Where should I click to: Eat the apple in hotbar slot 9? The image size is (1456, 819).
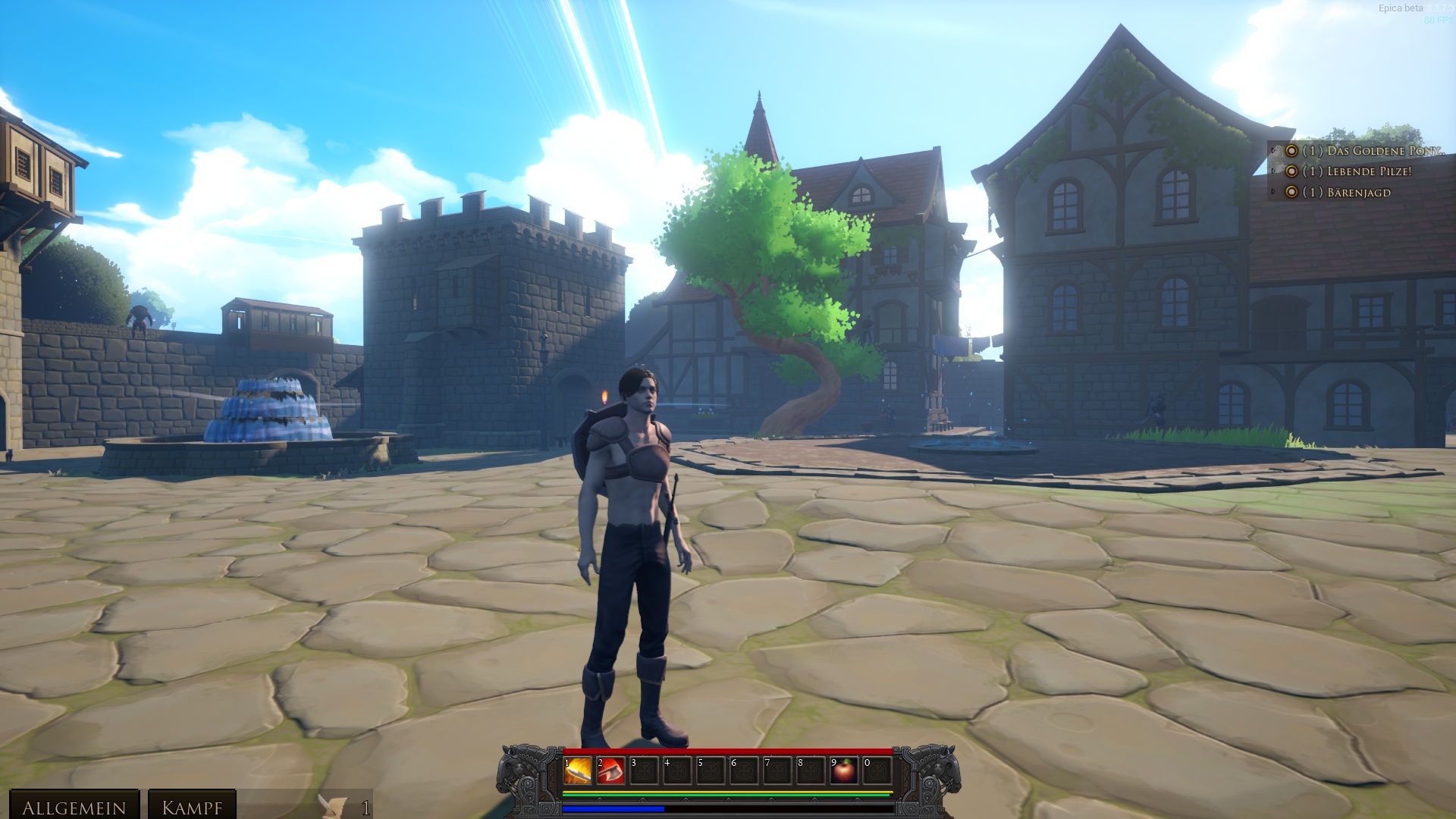coord(843,771)
